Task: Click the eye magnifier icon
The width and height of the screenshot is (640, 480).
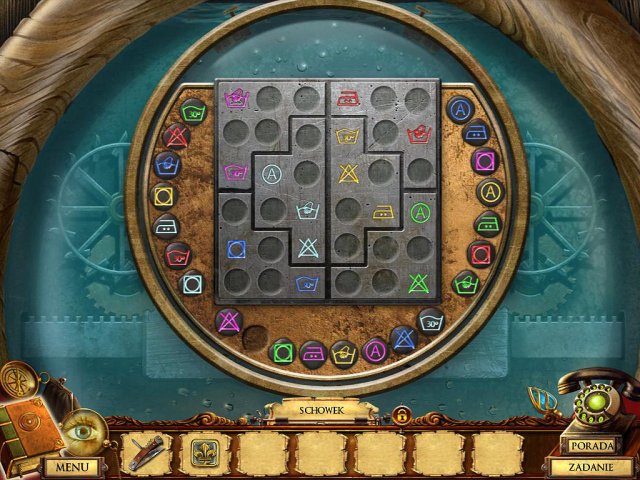Action: 80,431
